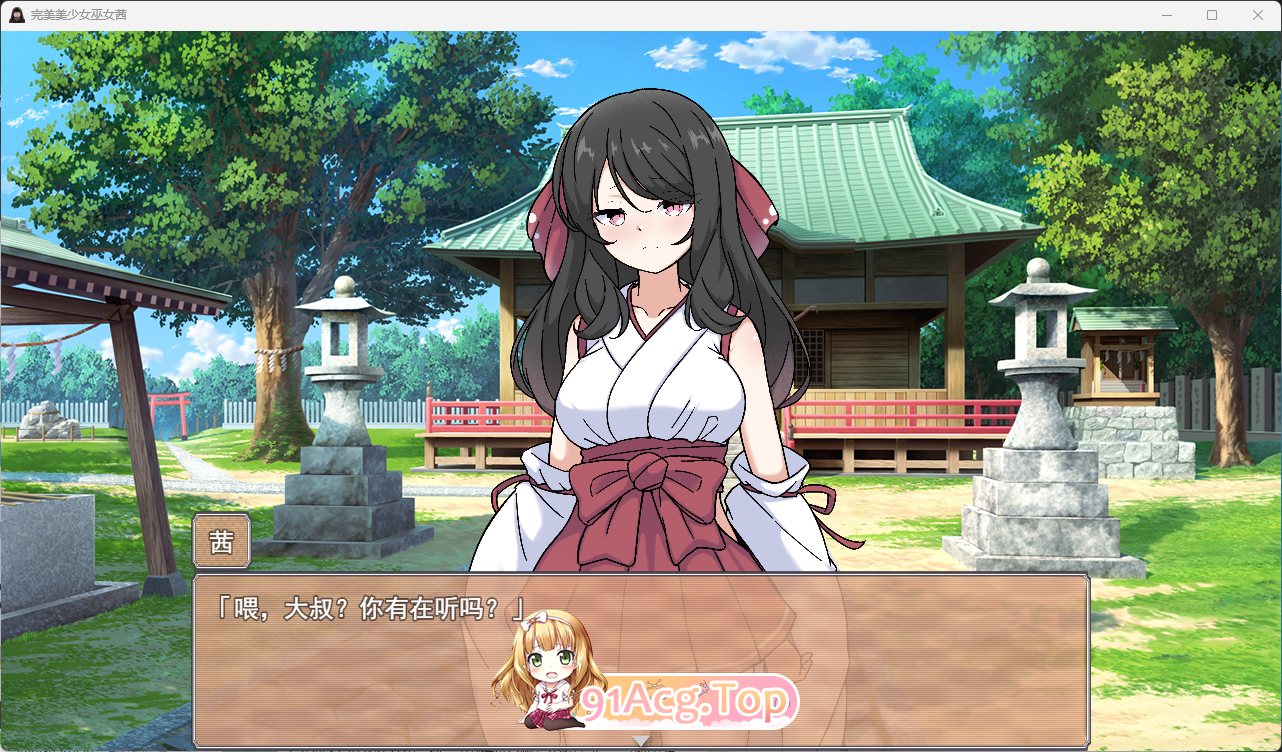Minimize the 完美美少女巫女茜 game window
This screenshot has width=1282, height=752.
point(1166,15)
